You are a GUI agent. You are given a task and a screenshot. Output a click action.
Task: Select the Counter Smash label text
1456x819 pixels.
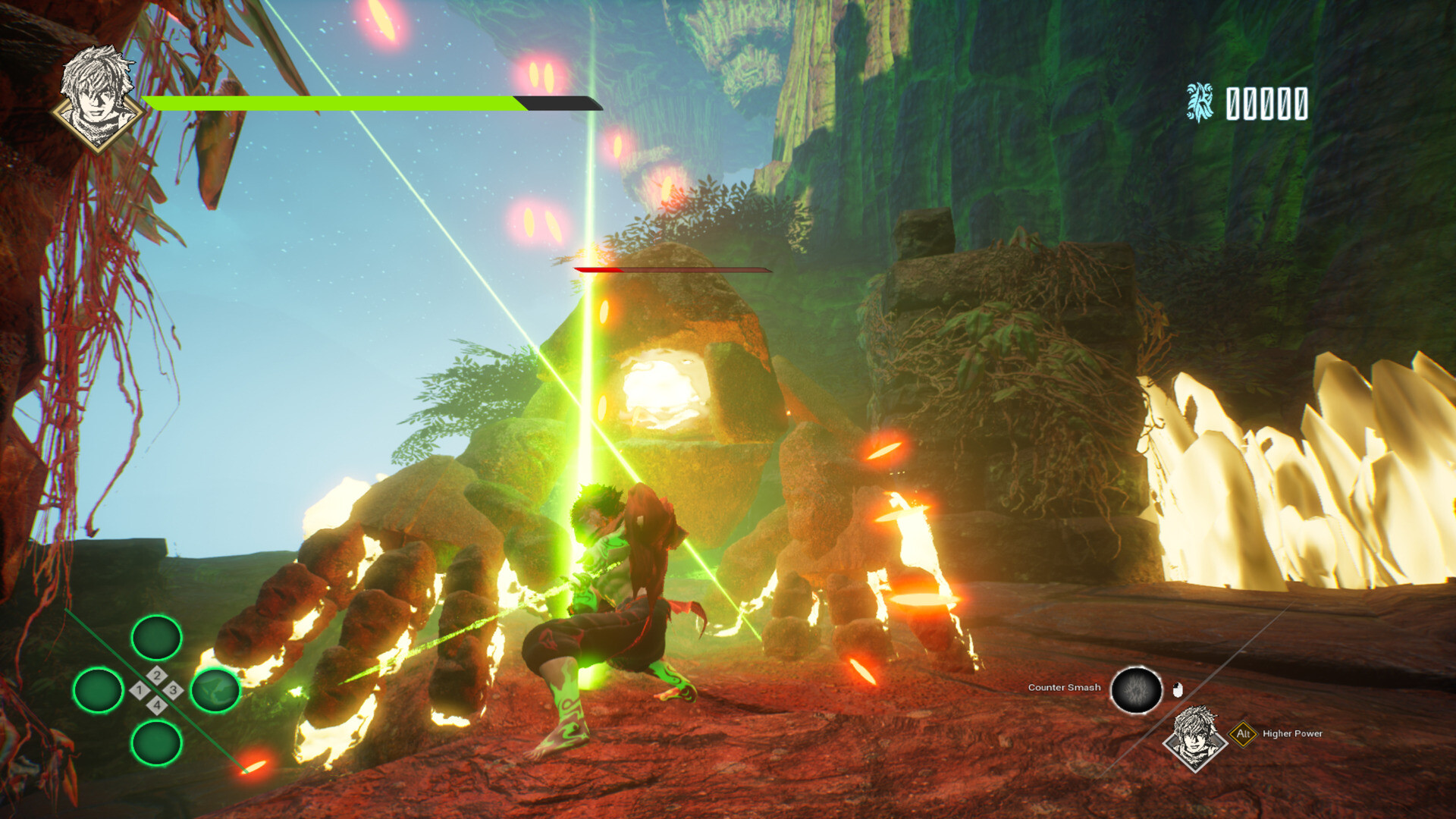click(x=1064, y=687)
